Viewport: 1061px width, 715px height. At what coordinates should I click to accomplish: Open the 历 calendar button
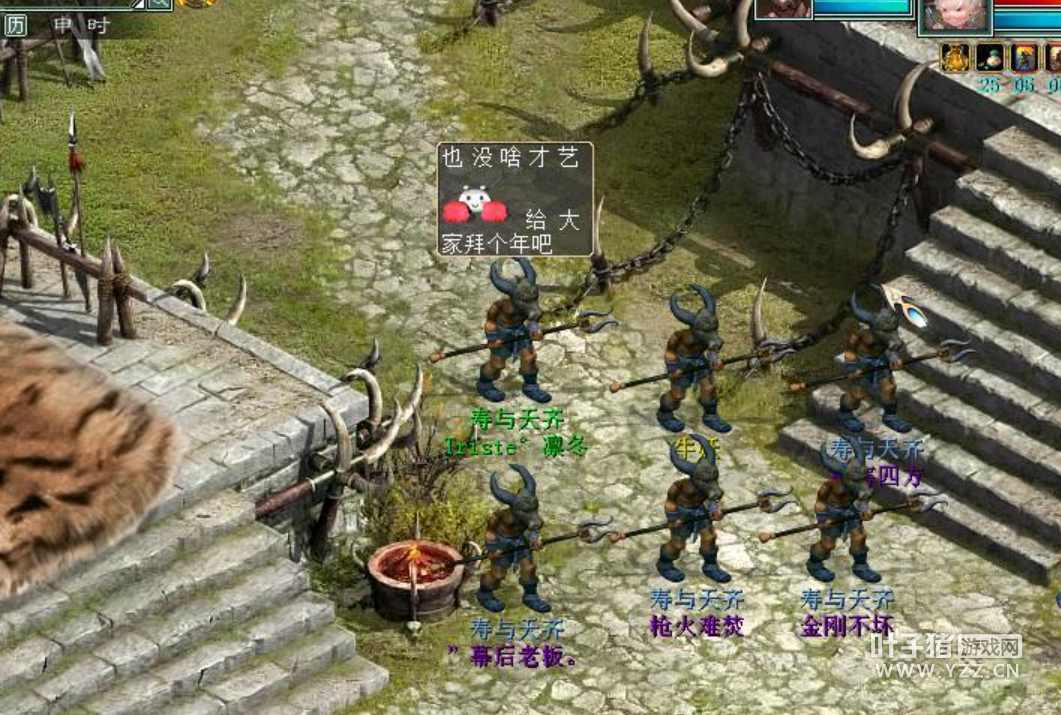point(15,26)
